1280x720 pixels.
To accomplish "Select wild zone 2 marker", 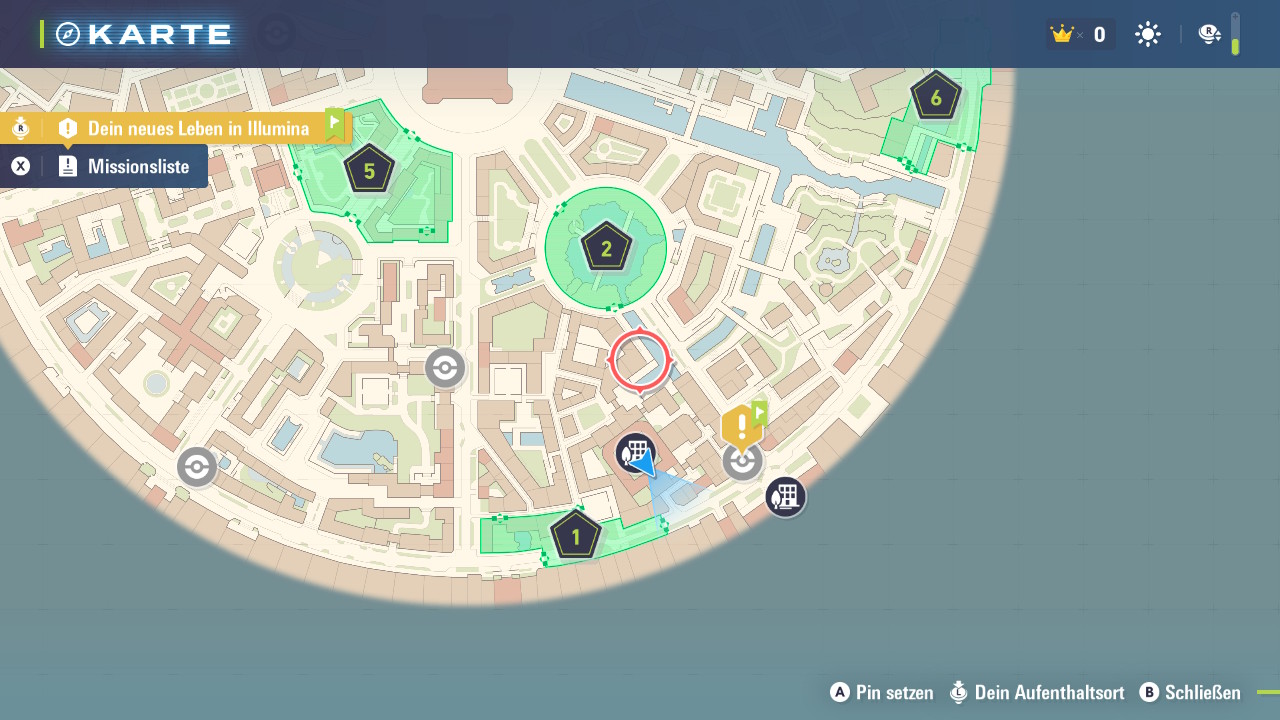I will point(605,248).
